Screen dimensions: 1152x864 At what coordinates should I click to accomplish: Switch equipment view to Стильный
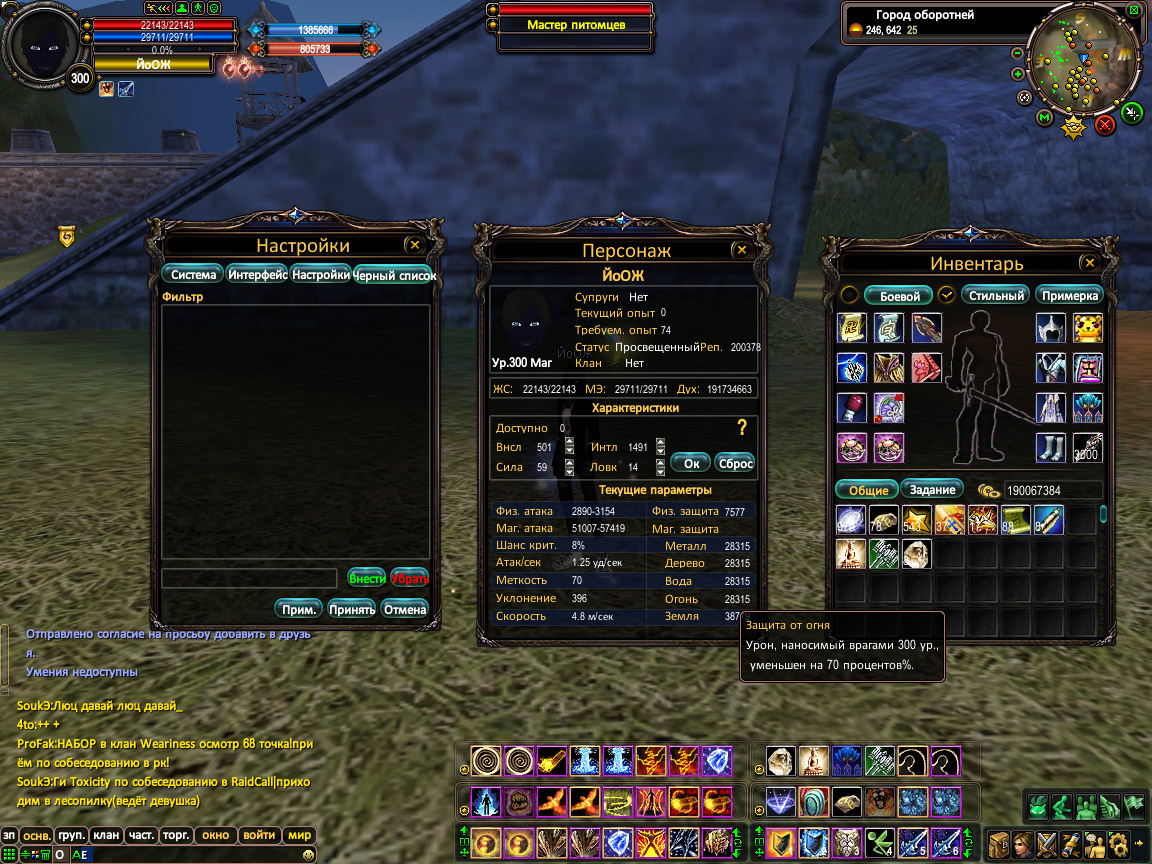click(997, 295)
